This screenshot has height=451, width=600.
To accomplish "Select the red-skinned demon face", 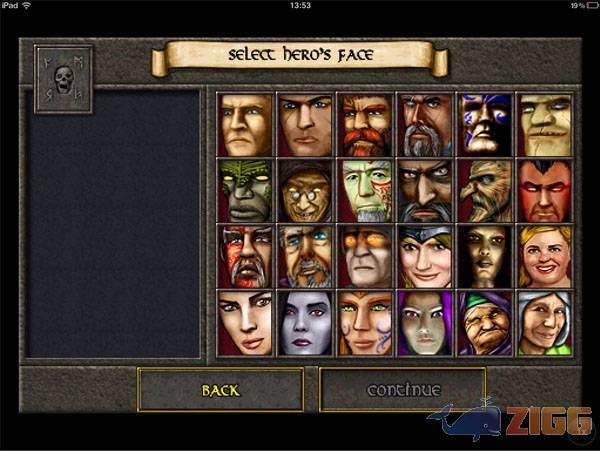I will click(544, 191).
